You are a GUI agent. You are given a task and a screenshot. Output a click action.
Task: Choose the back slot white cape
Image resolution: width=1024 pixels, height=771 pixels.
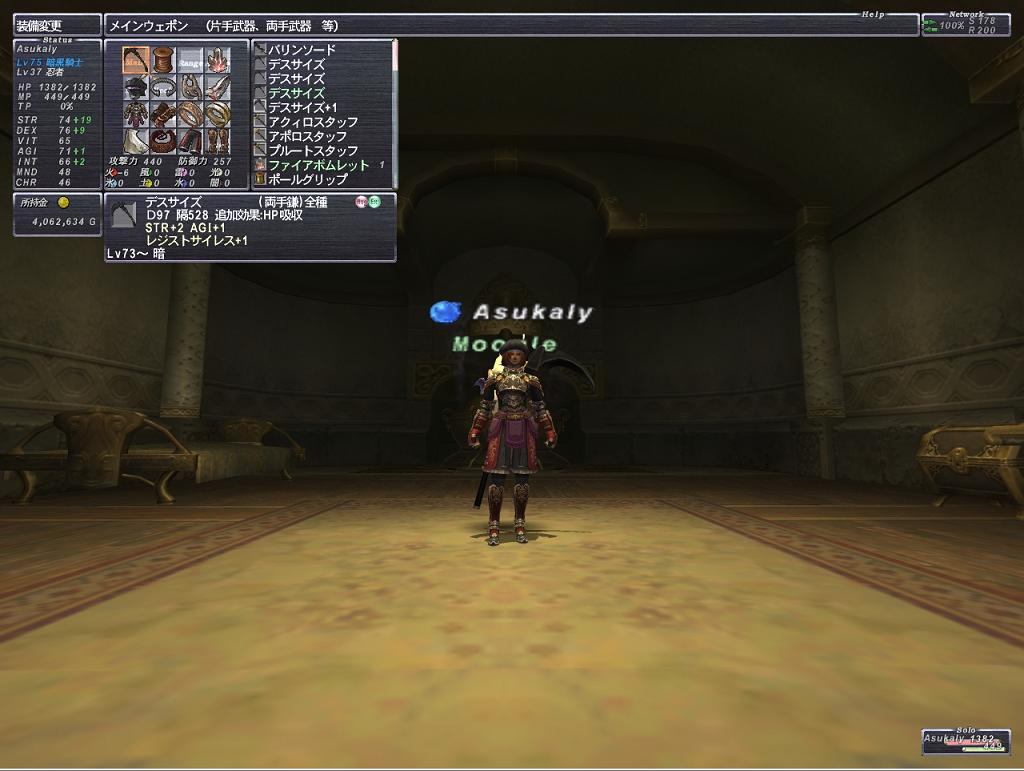[x=136, y=141]
